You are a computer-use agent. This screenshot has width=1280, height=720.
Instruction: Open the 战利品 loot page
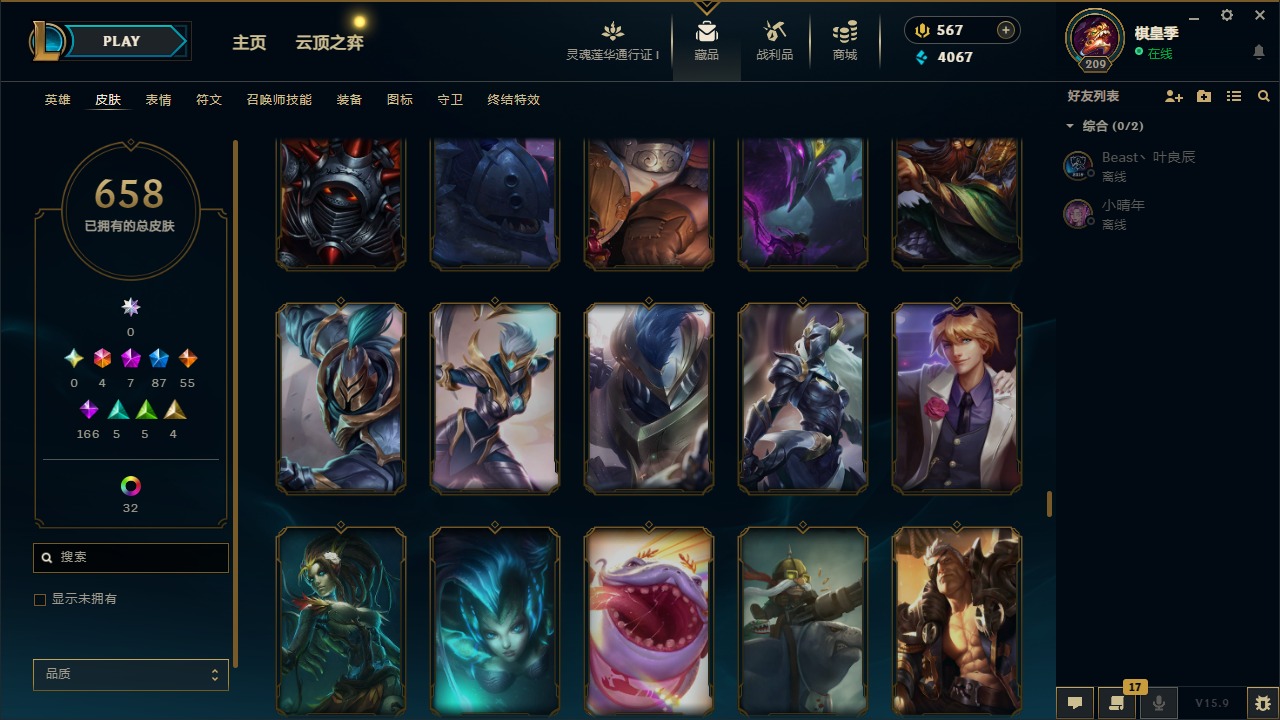click(x=774, y=41)
